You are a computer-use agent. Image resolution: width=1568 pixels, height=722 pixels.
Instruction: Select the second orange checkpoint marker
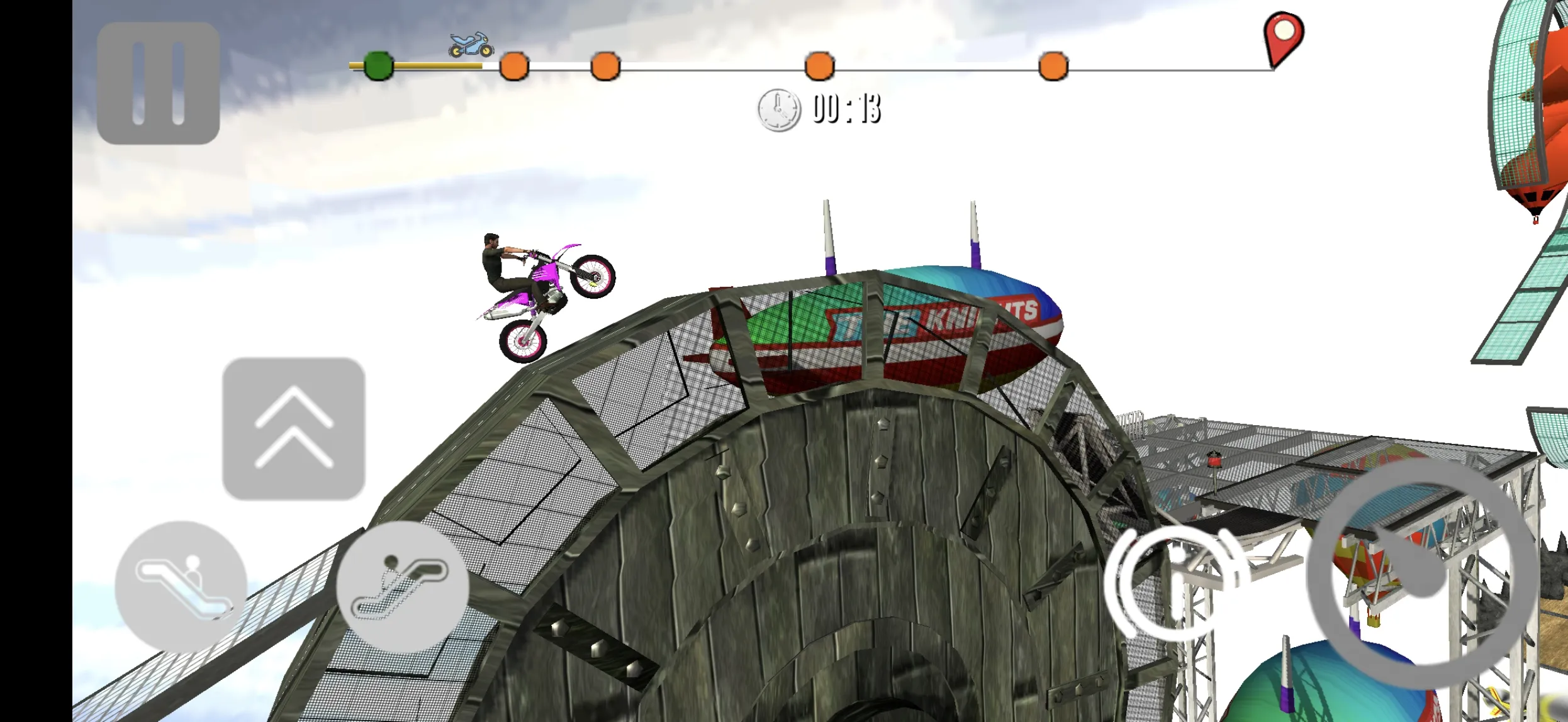coord(605,65)
